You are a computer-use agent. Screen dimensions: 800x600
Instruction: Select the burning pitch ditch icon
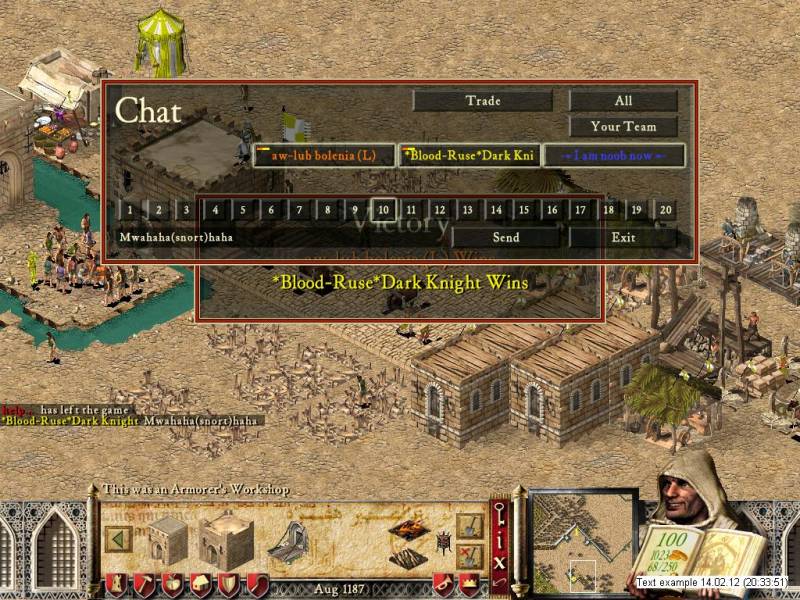pyautogui.click(x=408, y=527)
